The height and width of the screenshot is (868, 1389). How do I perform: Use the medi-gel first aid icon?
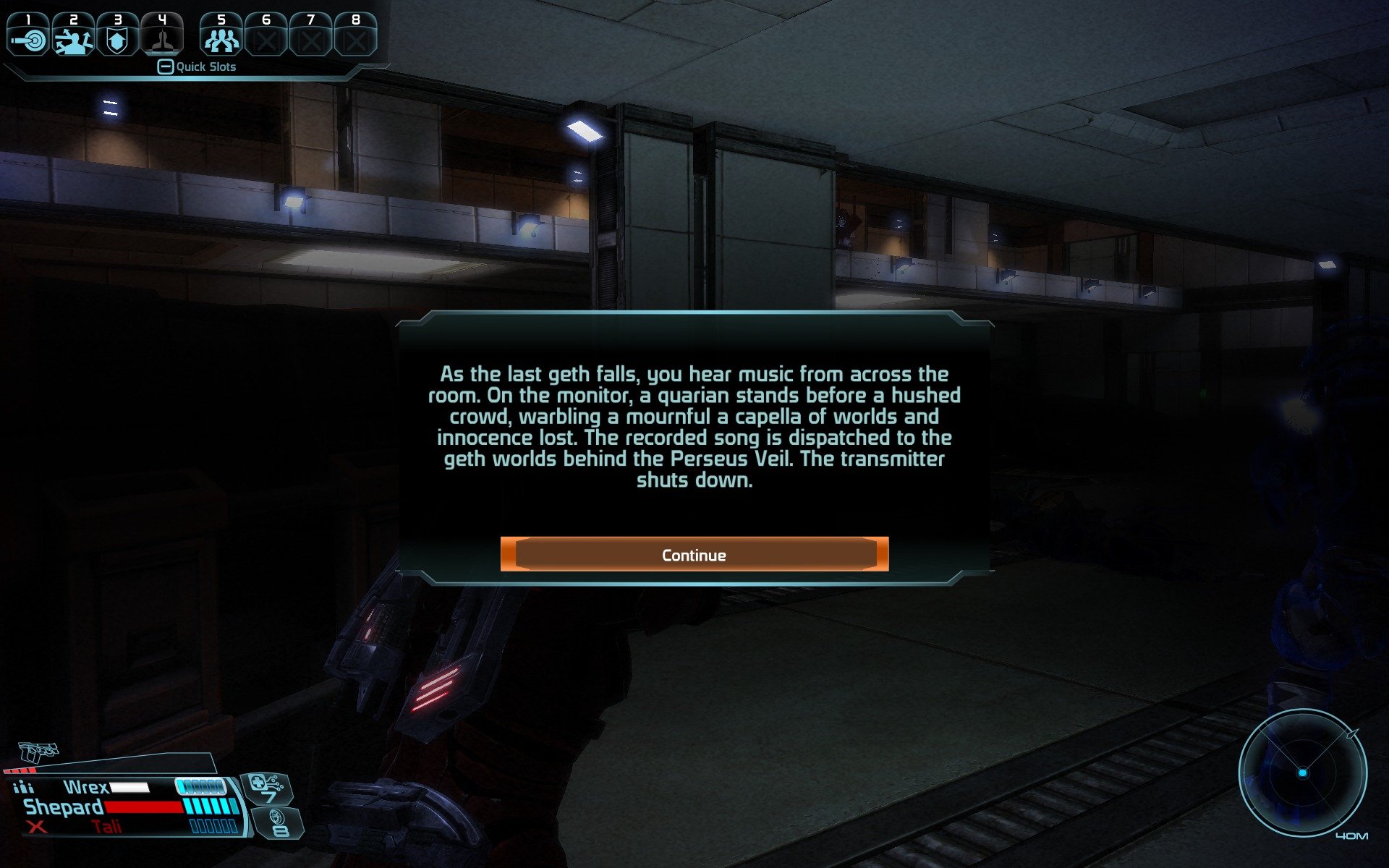click(266, 786)
